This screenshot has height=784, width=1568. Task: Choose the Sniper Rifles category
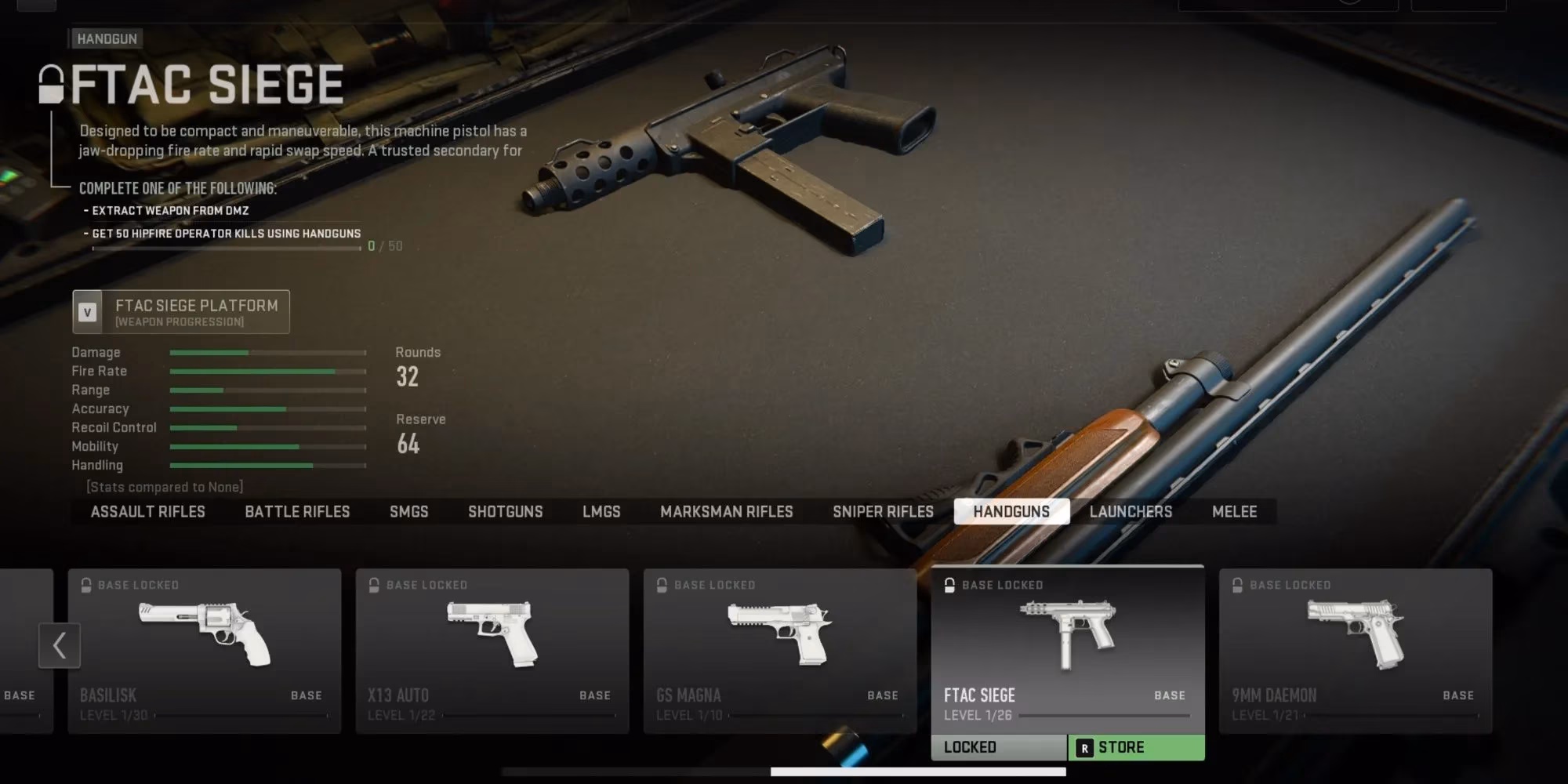(883, 512)
